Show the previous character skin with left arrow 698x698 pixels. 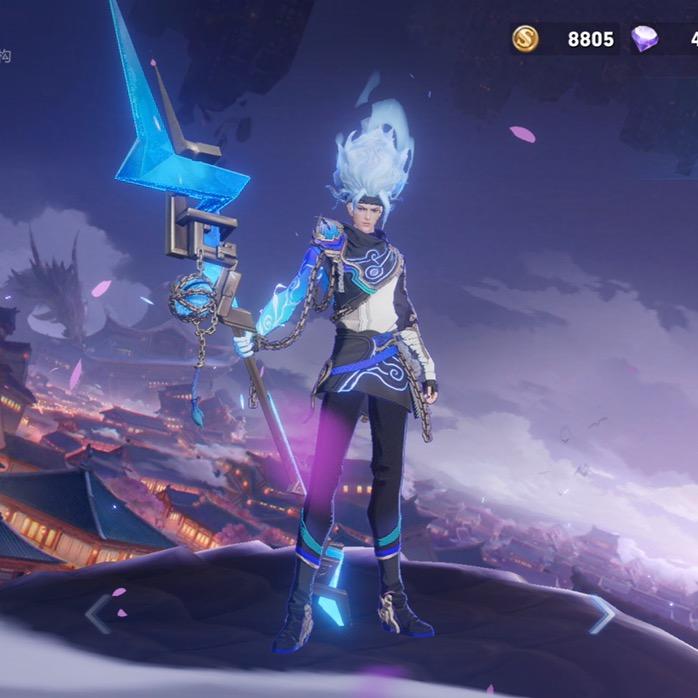click(x=97, y=614)
